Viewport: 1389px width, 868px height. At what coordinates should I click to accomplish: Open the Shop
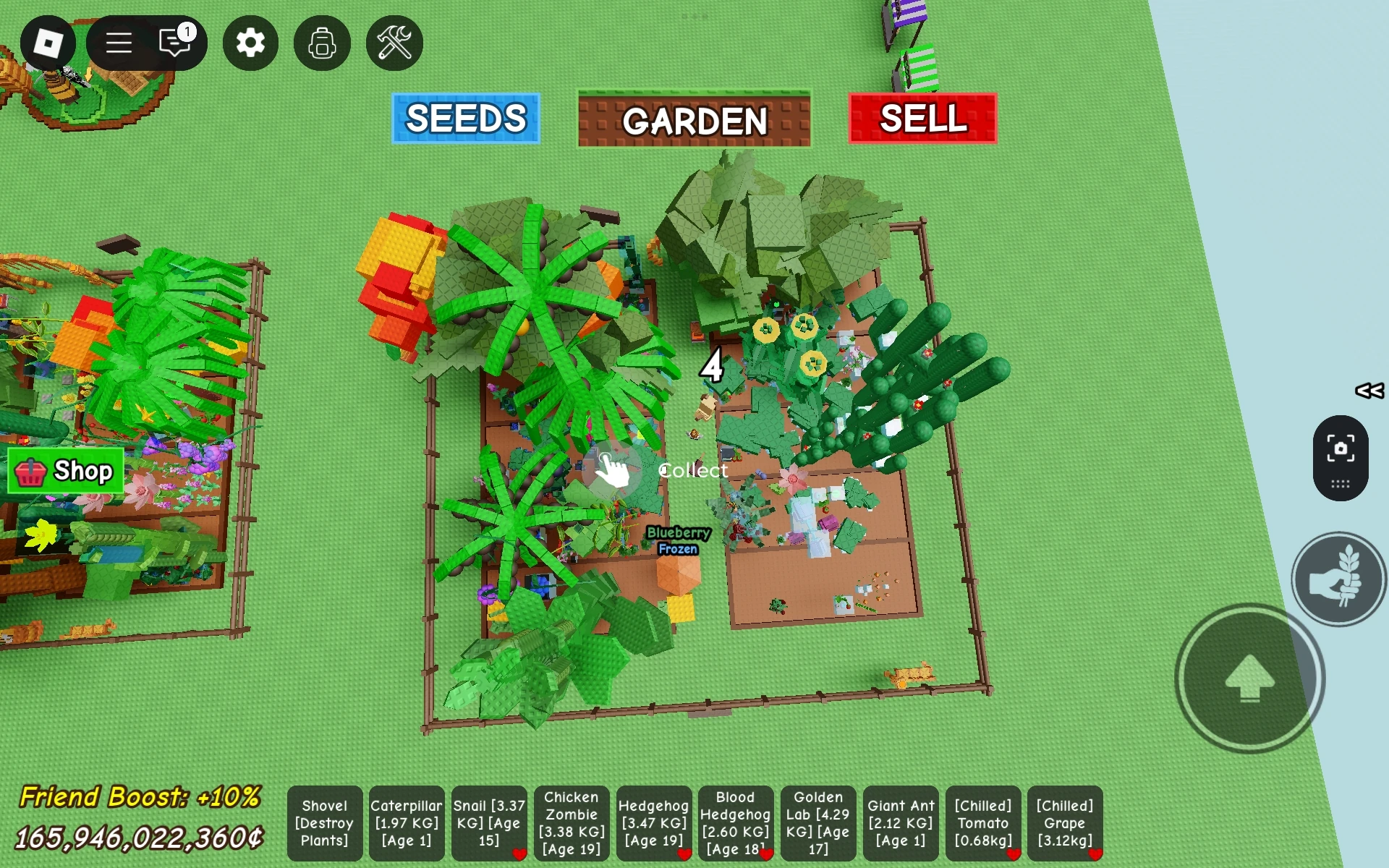65,472
